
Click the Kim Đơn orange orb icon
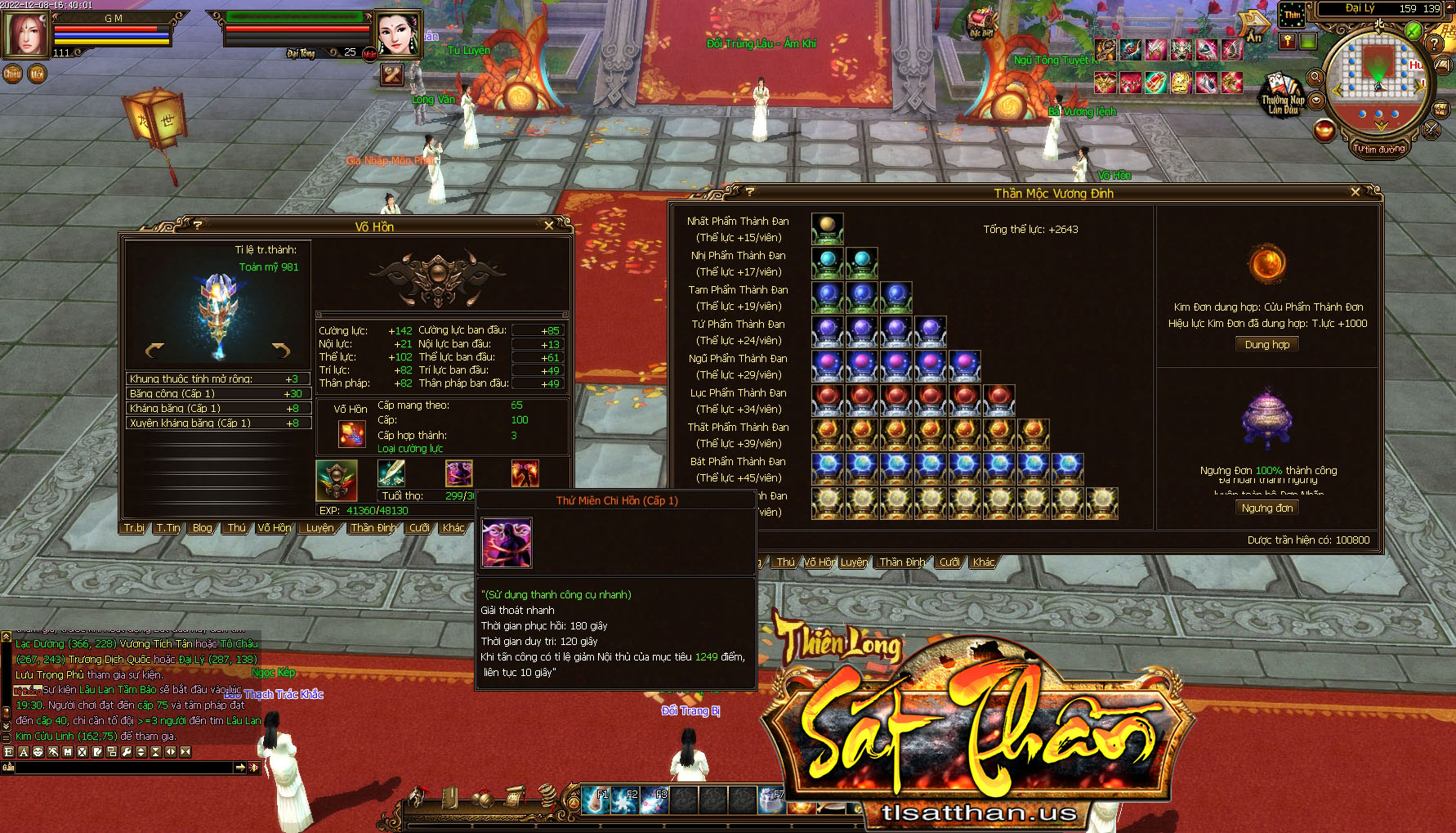tap(1267, 263)
